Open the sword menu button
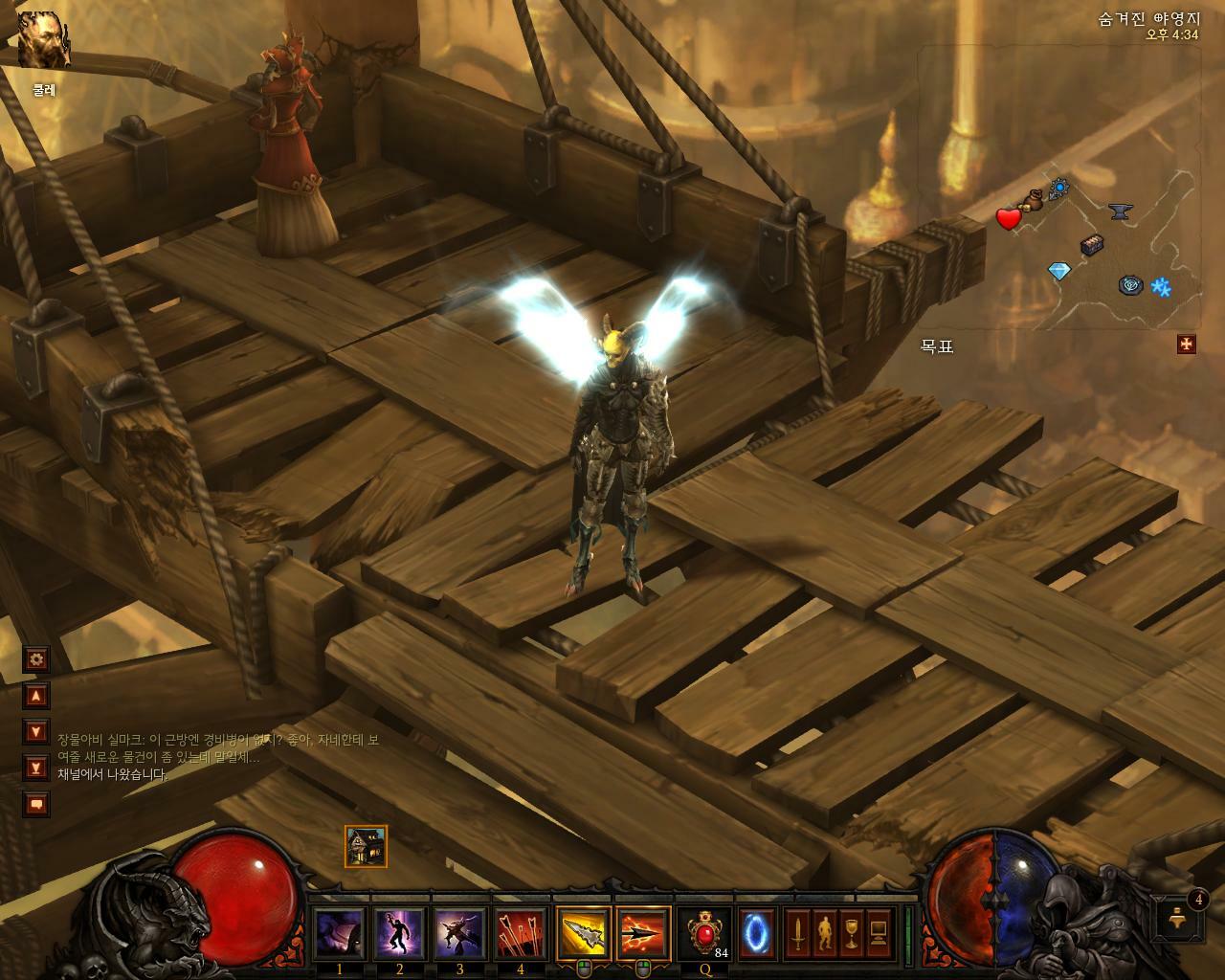Image resolution: width=1225 pixels, height=980 pixels. coord(797,933)
